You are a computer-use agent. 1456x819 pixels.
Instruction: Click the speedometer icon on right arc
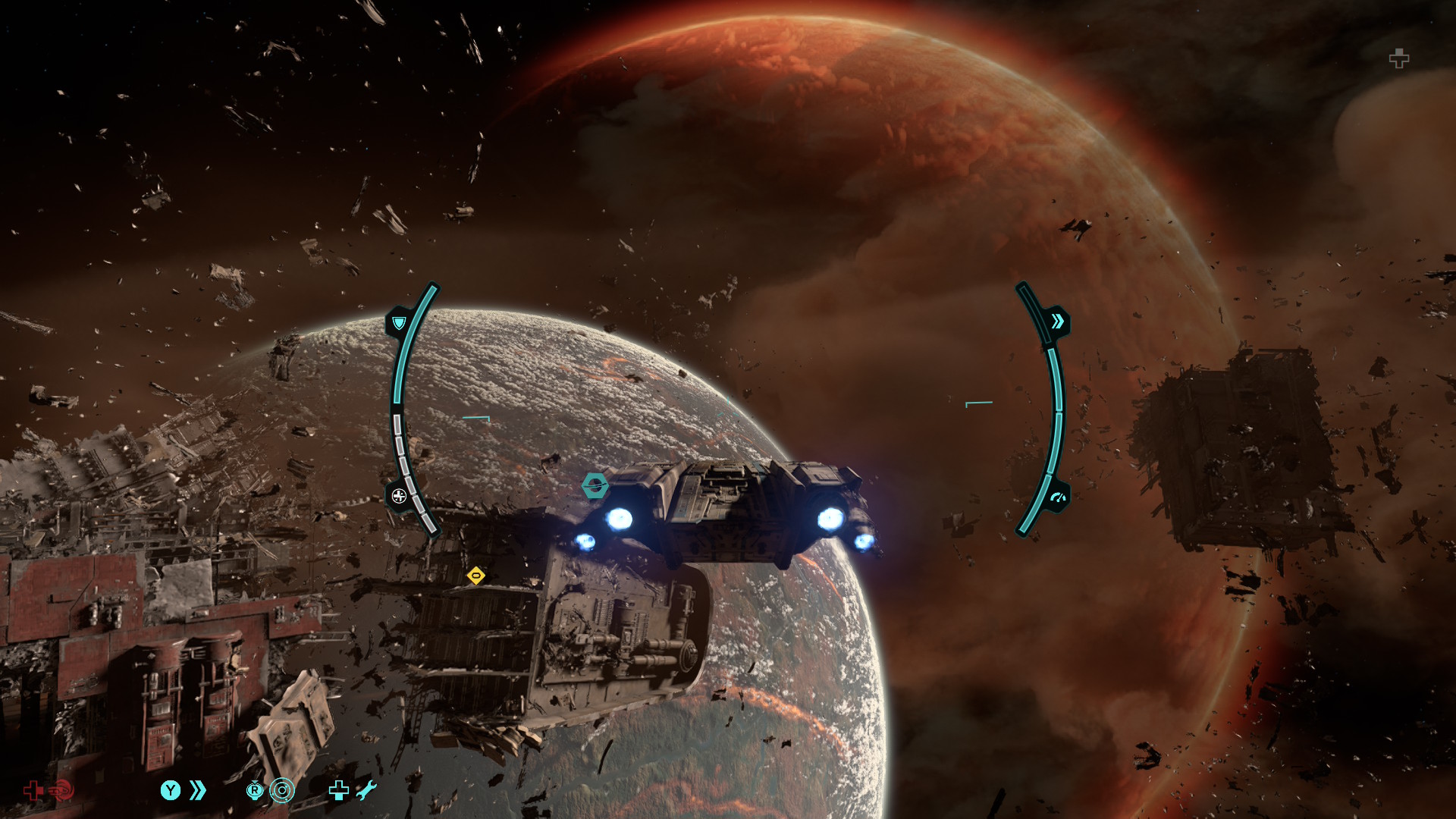tap(1057, 498)
